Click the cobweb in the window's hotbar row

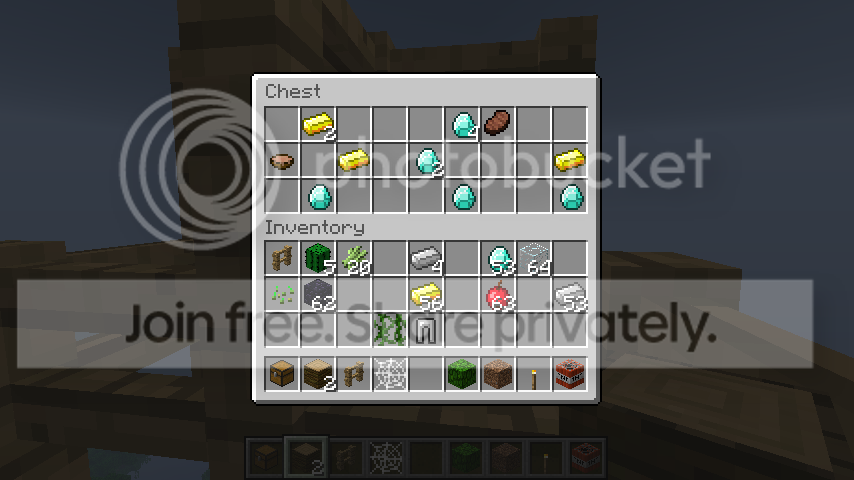(x=390, y=375)
